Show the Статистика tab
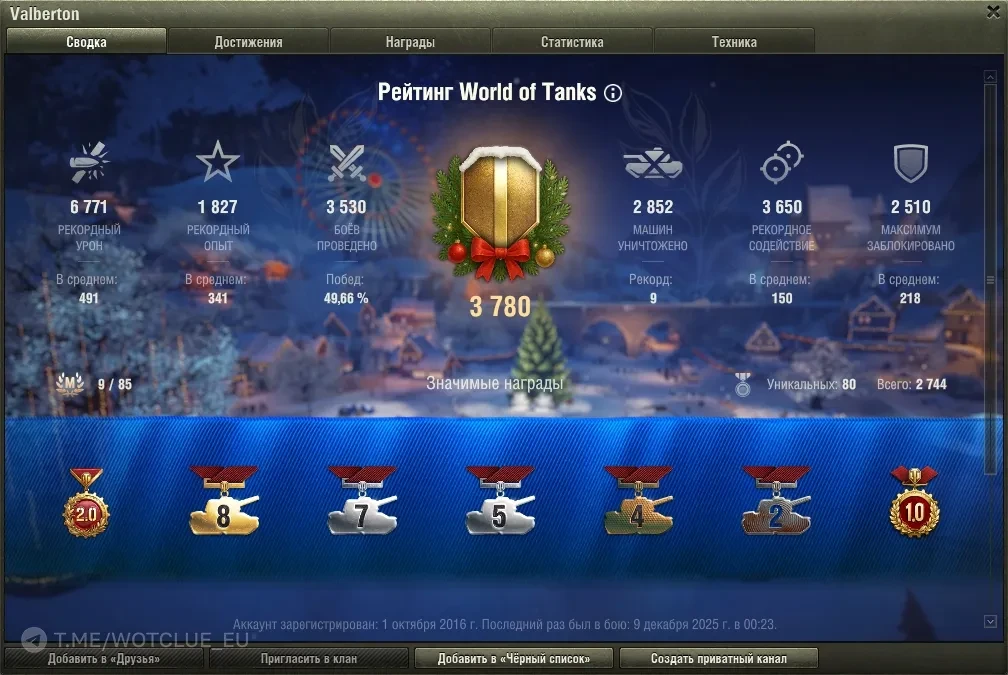This screenshot has height=675, width=1008. [572, 42]
